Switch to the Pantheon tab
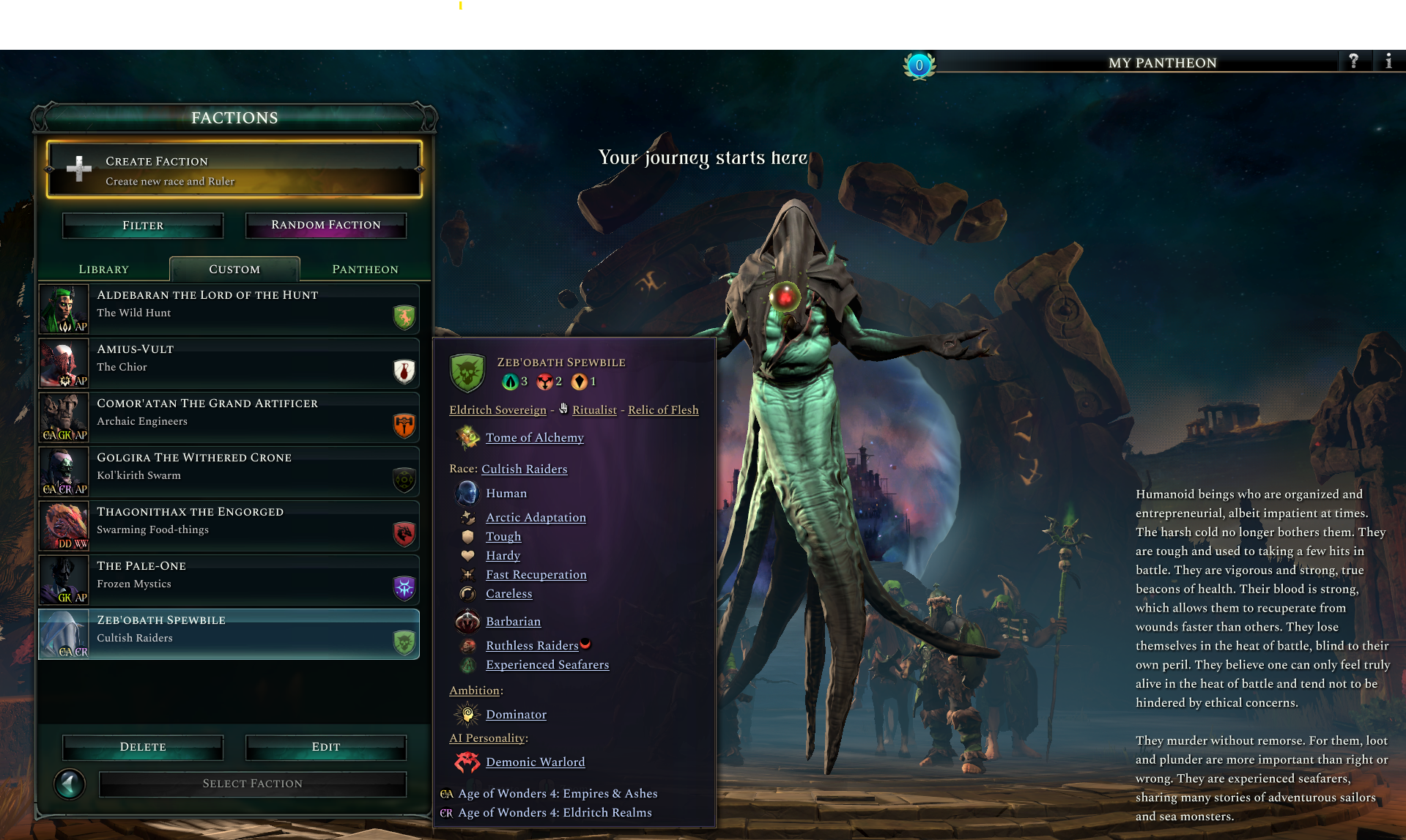 [x=365, y=270]
